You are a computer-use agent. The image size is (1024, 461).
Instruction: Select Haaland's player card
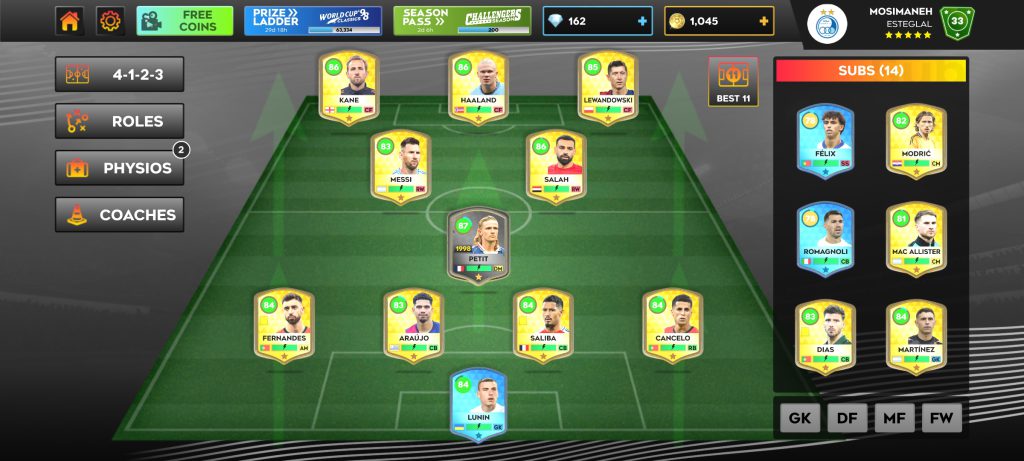pos(477,88)
